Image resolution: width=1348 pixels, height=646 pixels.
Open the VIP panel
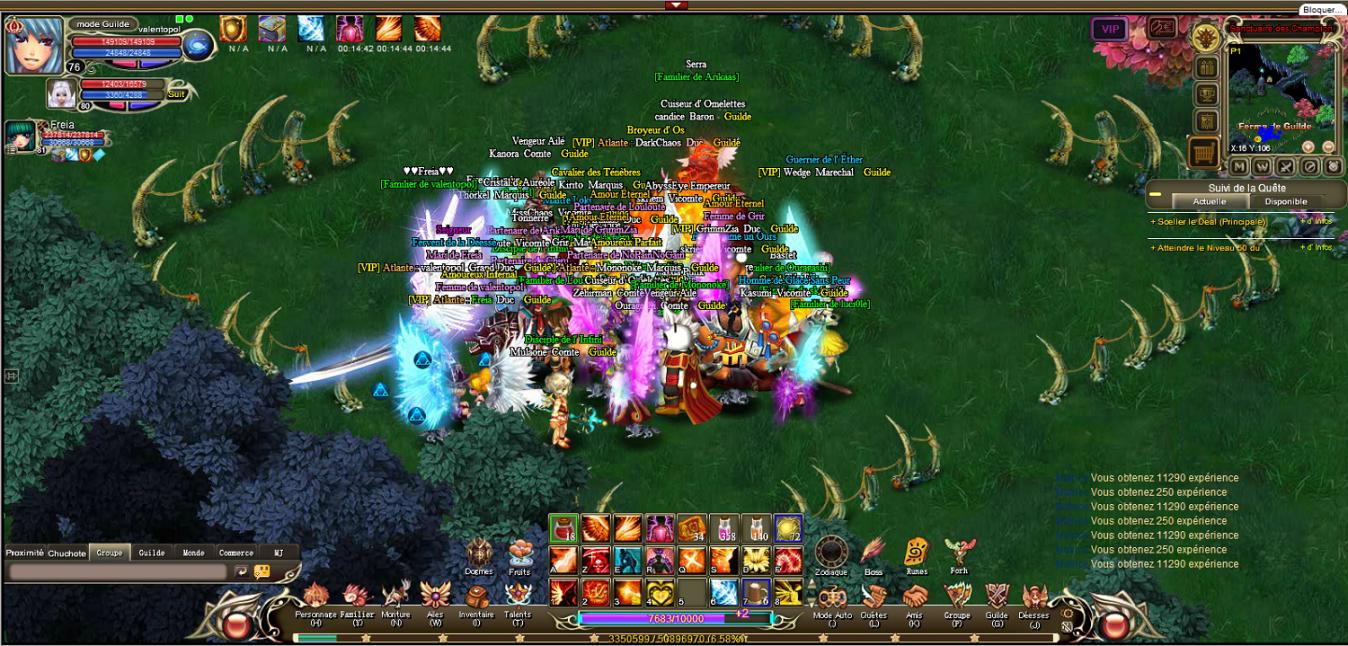click(x=1109, y=29)
